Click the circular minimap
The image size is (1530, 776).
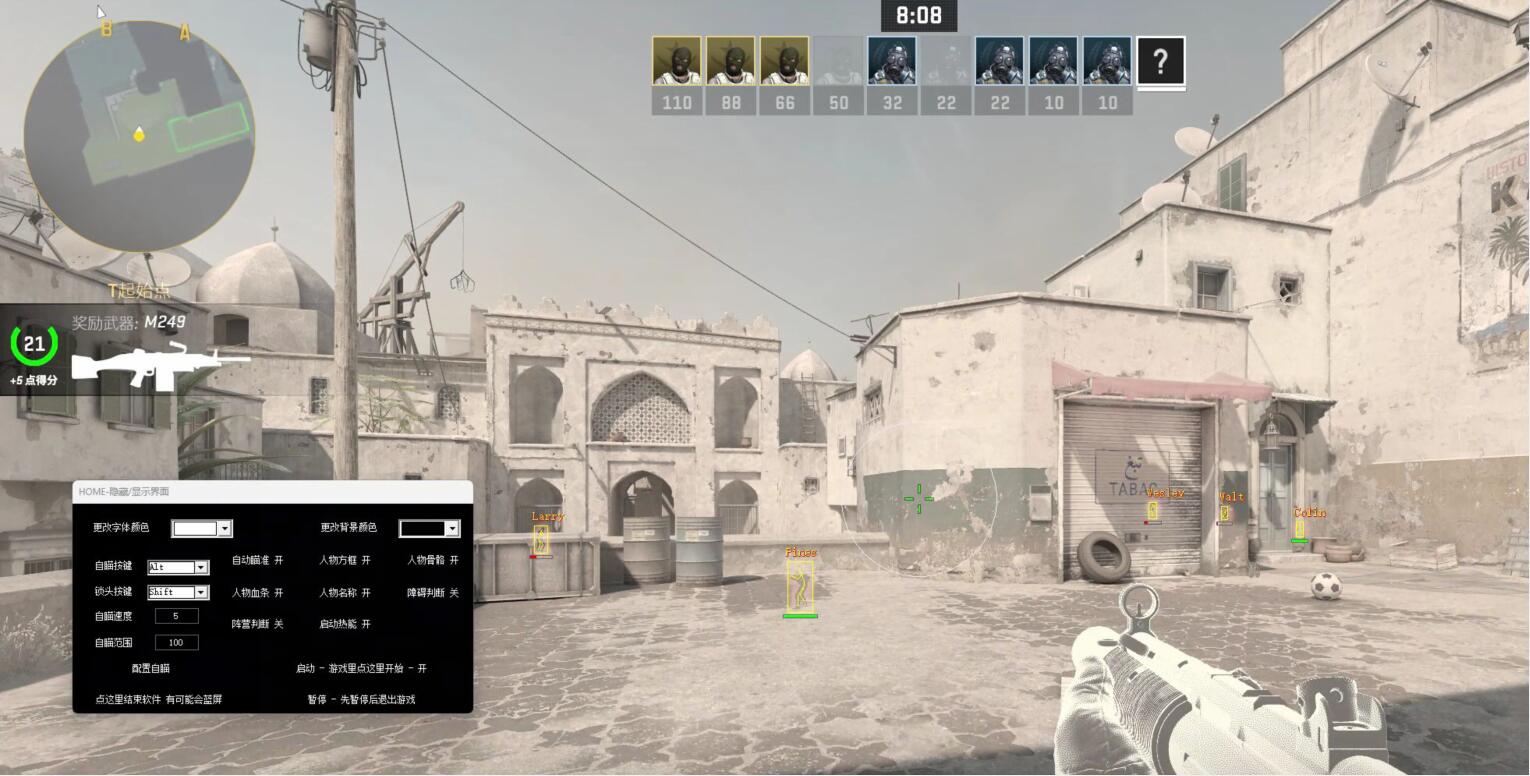tap(138, 135)
